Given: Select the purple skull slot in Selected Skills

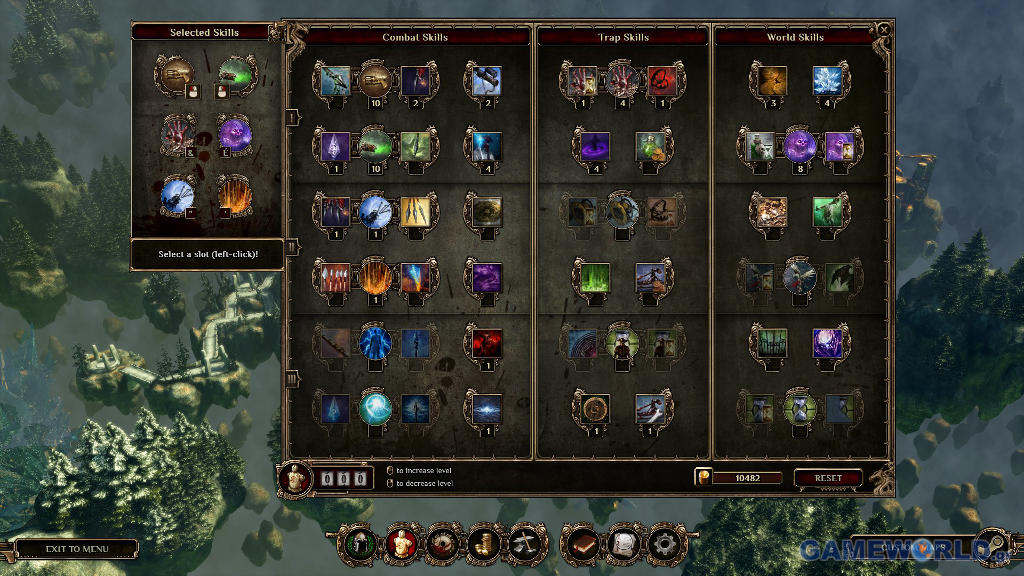Looking at the screenshot, I should [237, 133].
